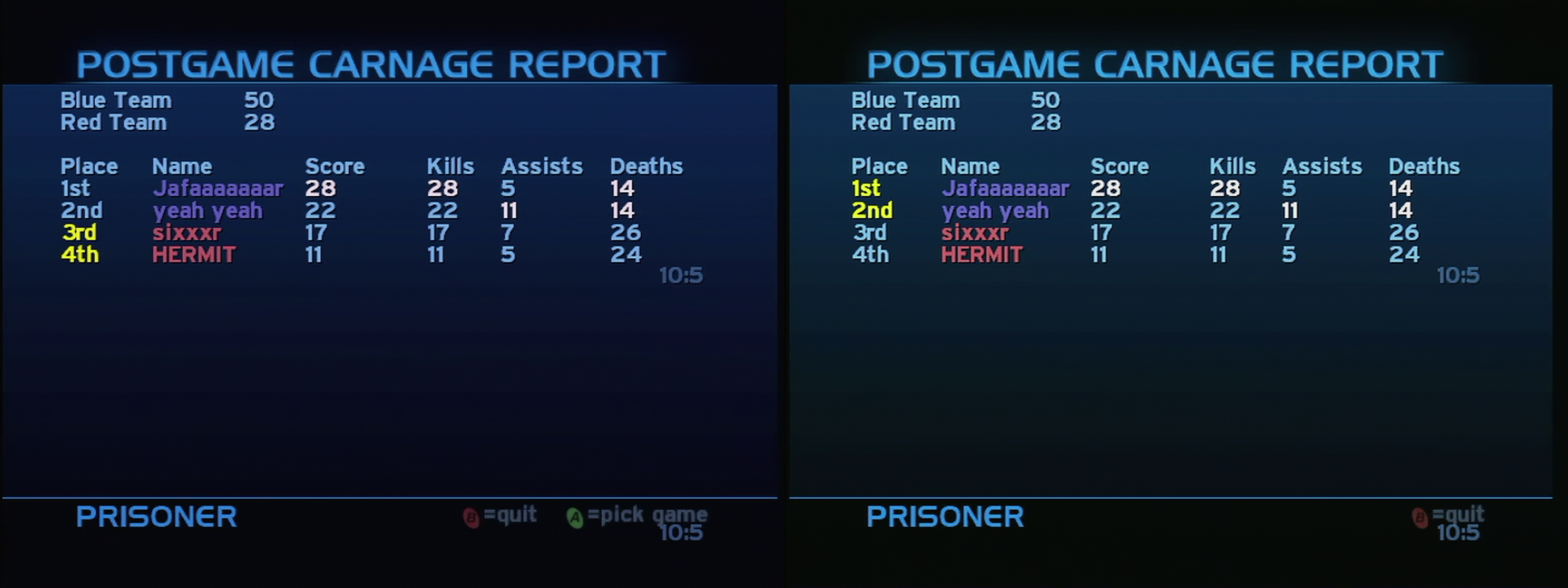The height and width of the screenshot is (588, 1568).
Task: Select the Kills column header
Action: point(451,166)
